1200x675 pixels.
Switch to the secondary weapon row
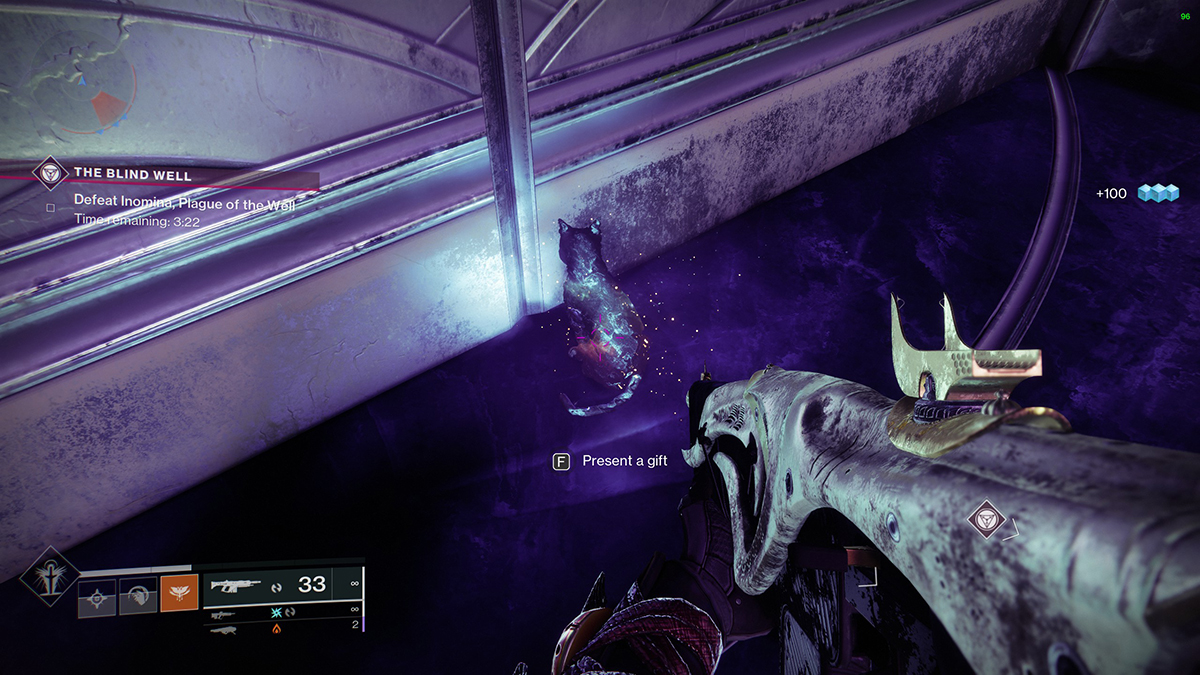(283, 611)
